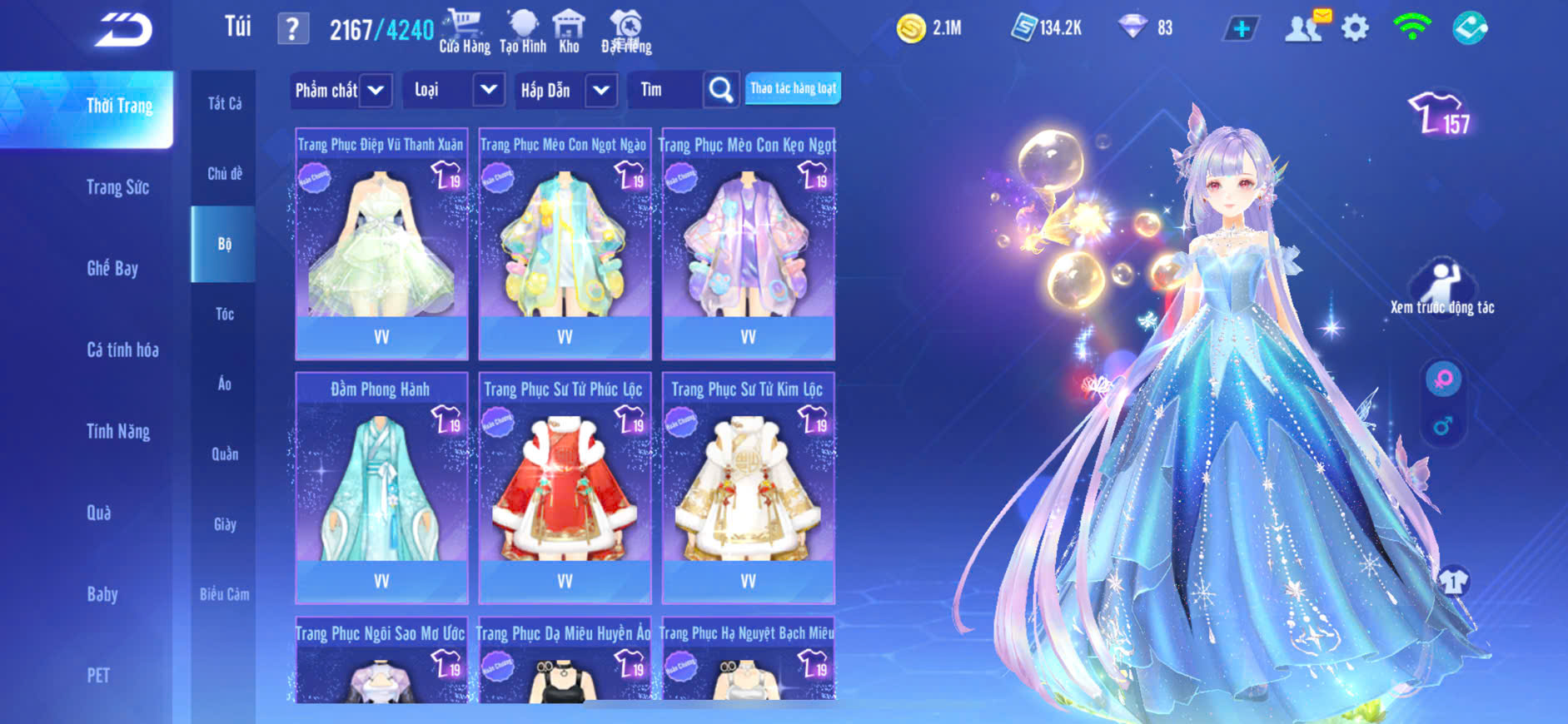Open the Tạo Hình styling menu
This screenshot has width=1568, height=724.
click(x=523, y=32)
